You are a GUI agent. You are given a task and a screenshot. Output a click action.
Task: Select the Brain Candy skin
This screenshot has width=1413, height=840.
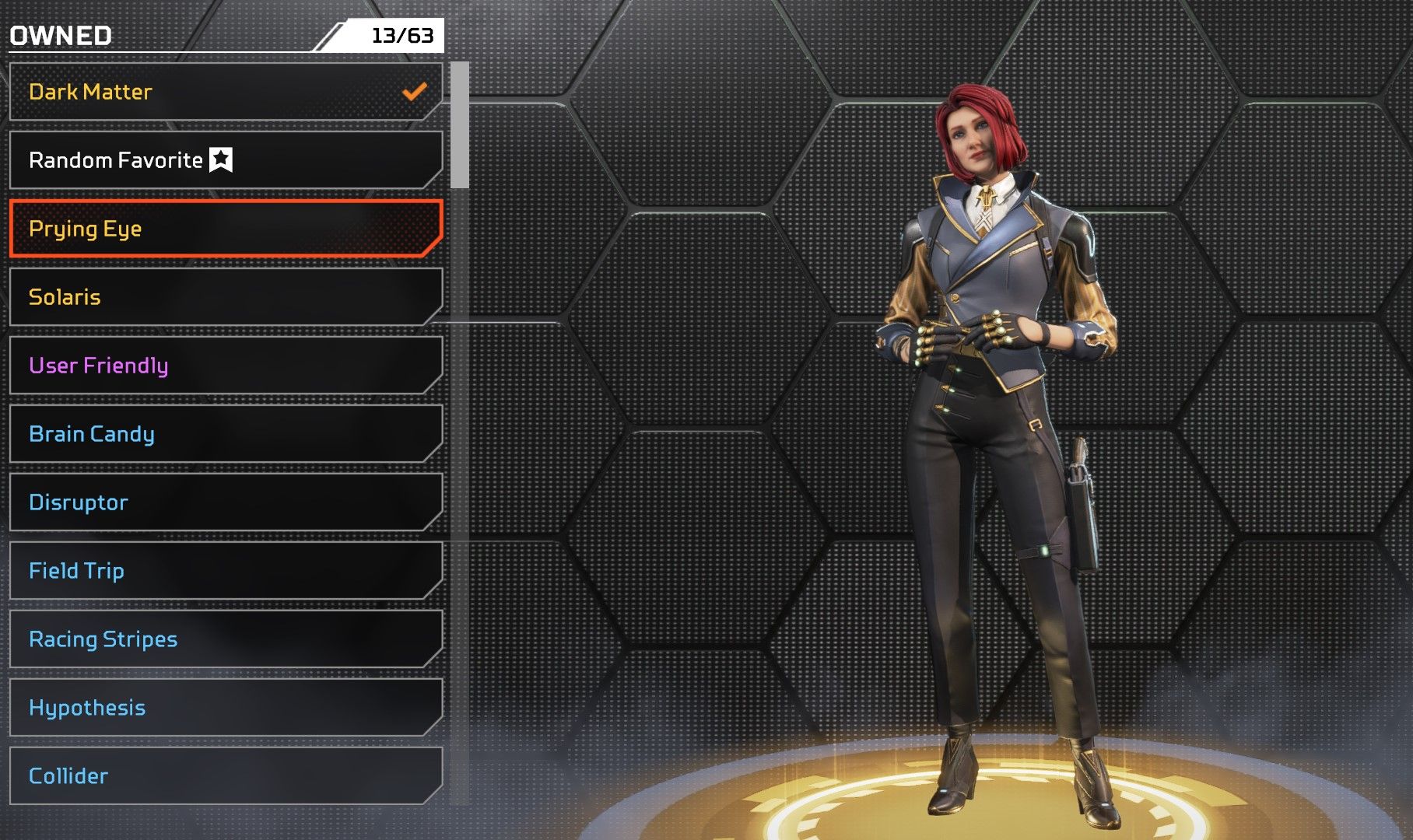point(226,434)
